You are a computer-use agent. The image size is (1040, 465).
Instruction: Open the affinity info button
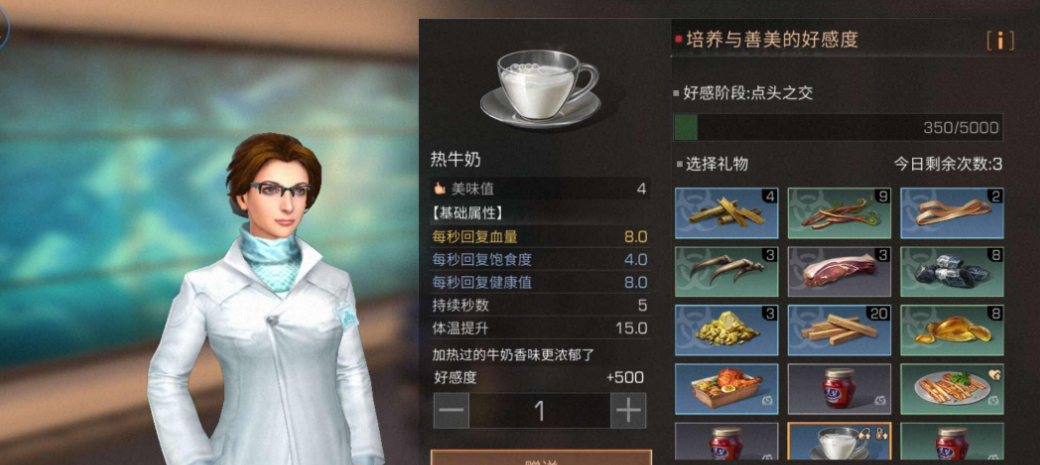pyautogui.click(x=1000, y=41)
